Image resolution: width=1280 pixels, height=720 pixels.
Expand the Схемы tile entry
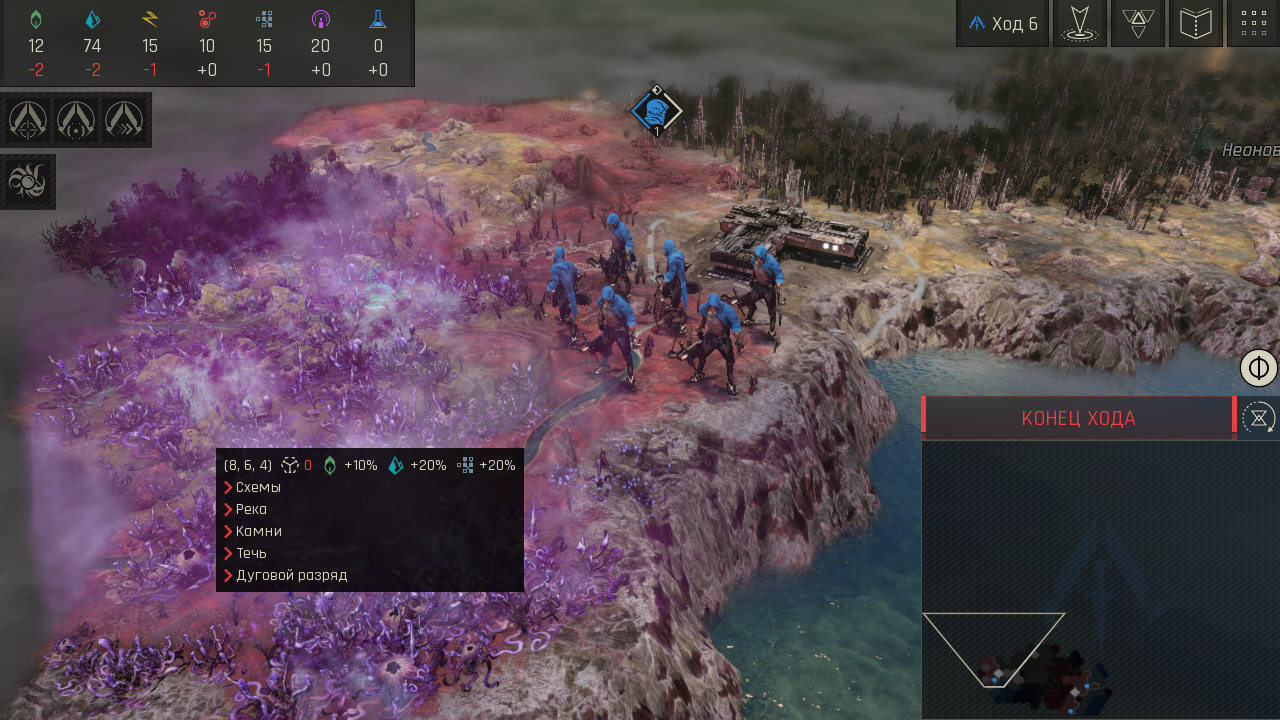click(x=258, y=487)
